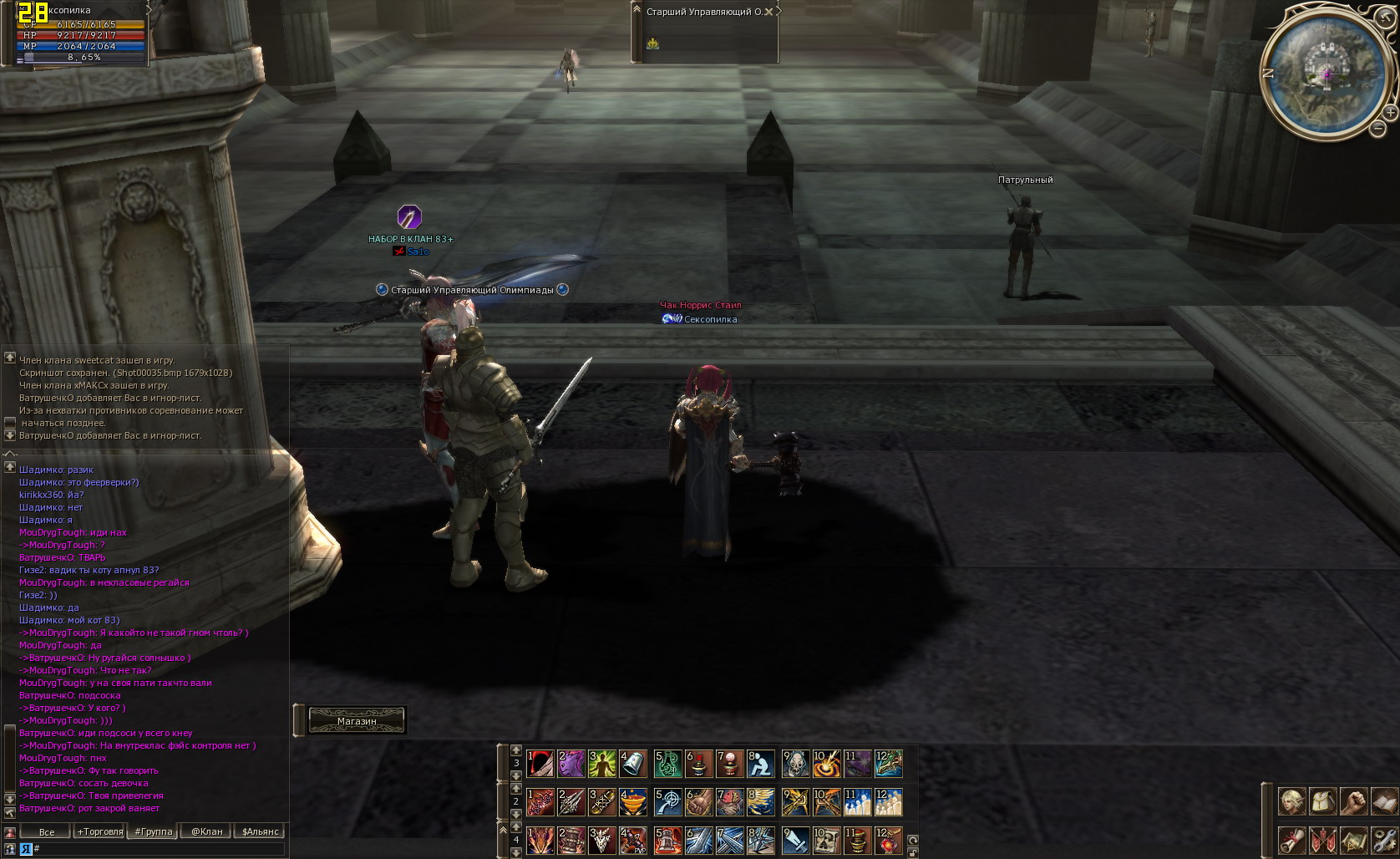
Task: Open the clan red banners icon
Action: coord(1323,840)
